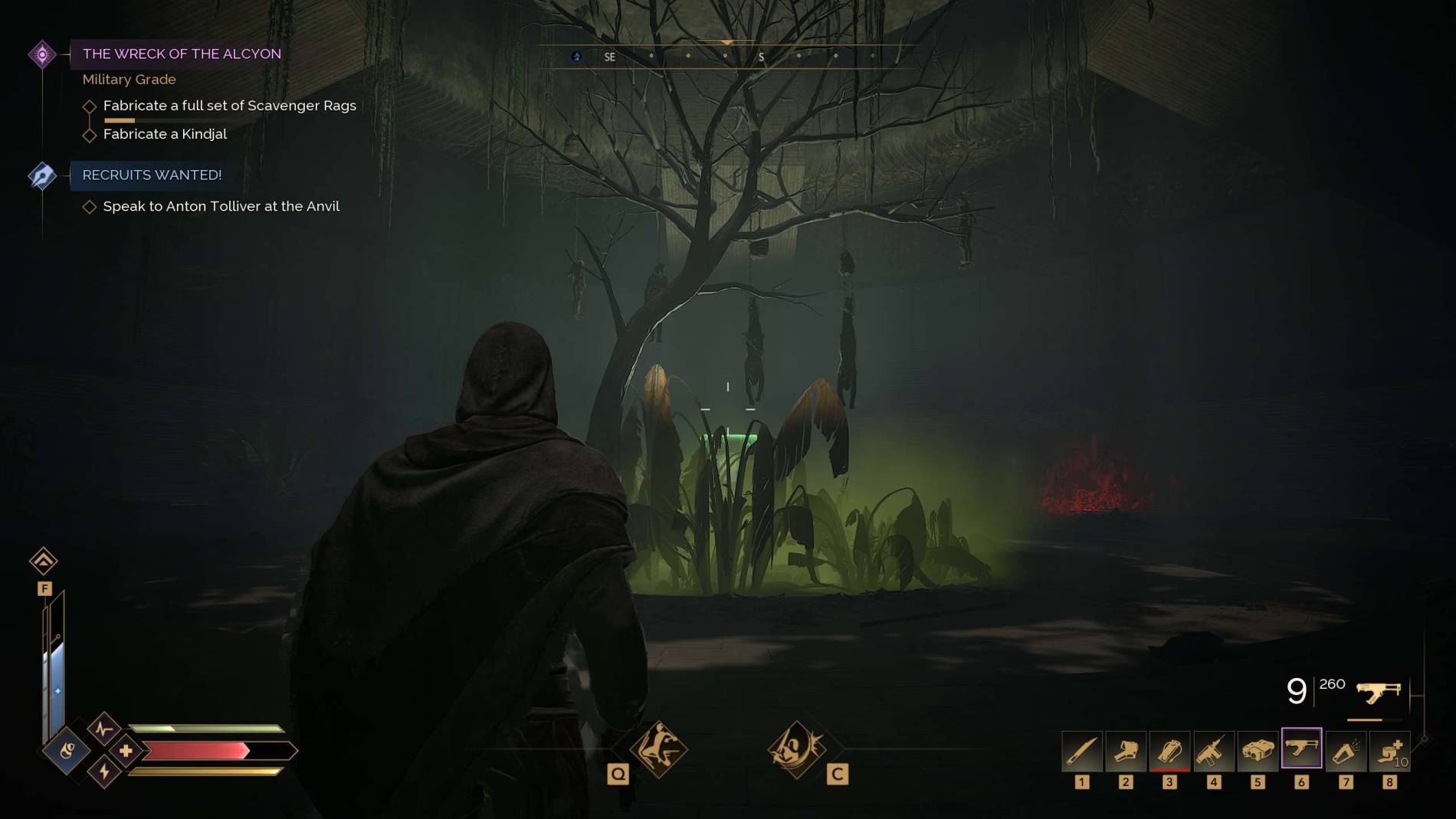
Task: Select the binoculars in hotbar slot 5
Action: pyautogui.click(x=1258, y=750)
